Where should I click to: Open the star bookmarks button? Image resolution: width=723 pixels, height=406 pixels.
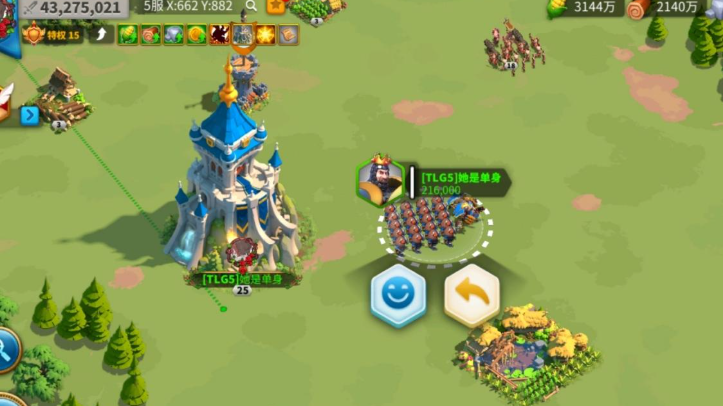click(x=276, y=6)
